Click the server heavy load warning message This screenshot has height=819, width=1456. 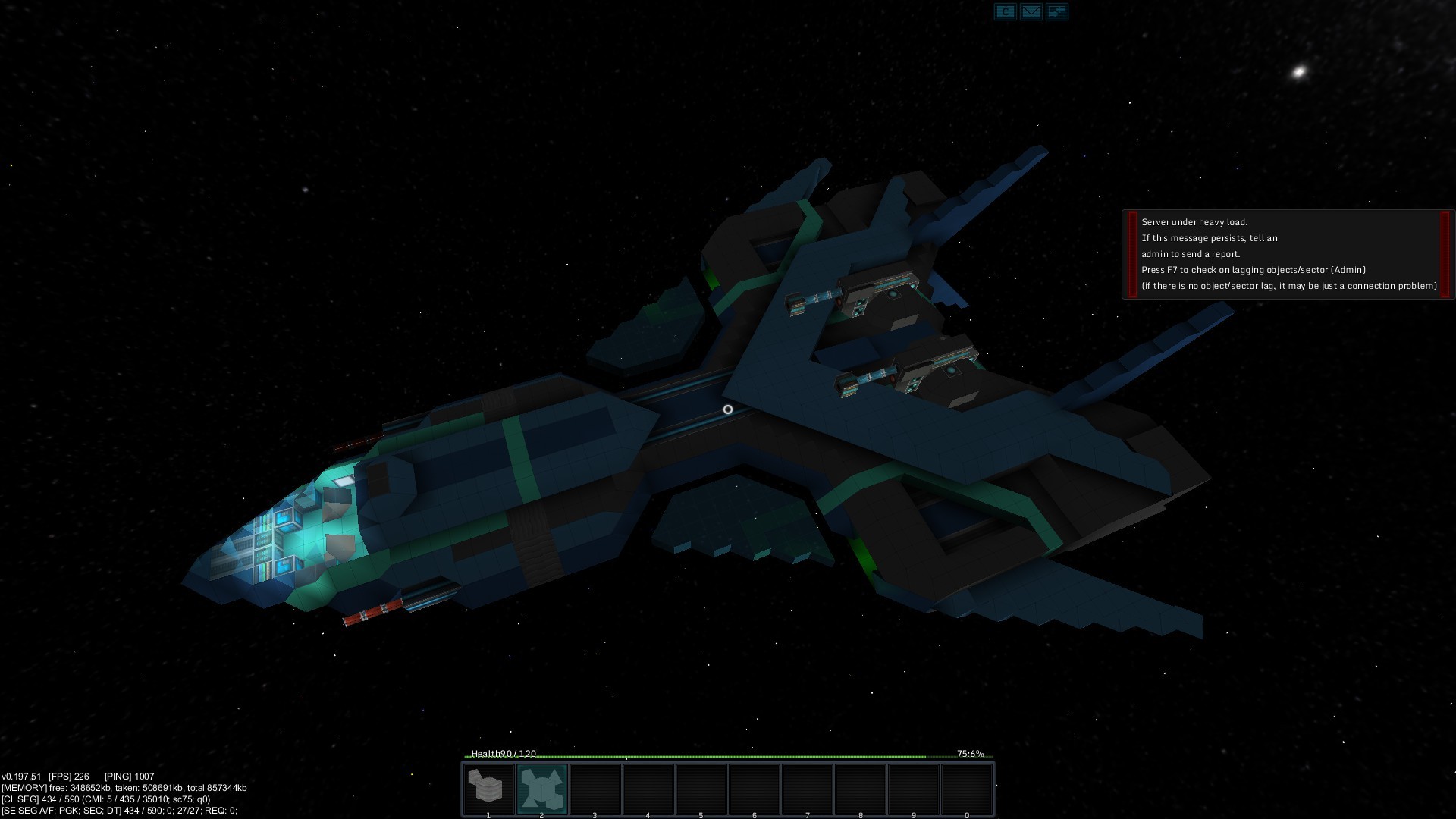click(1288, 254)
